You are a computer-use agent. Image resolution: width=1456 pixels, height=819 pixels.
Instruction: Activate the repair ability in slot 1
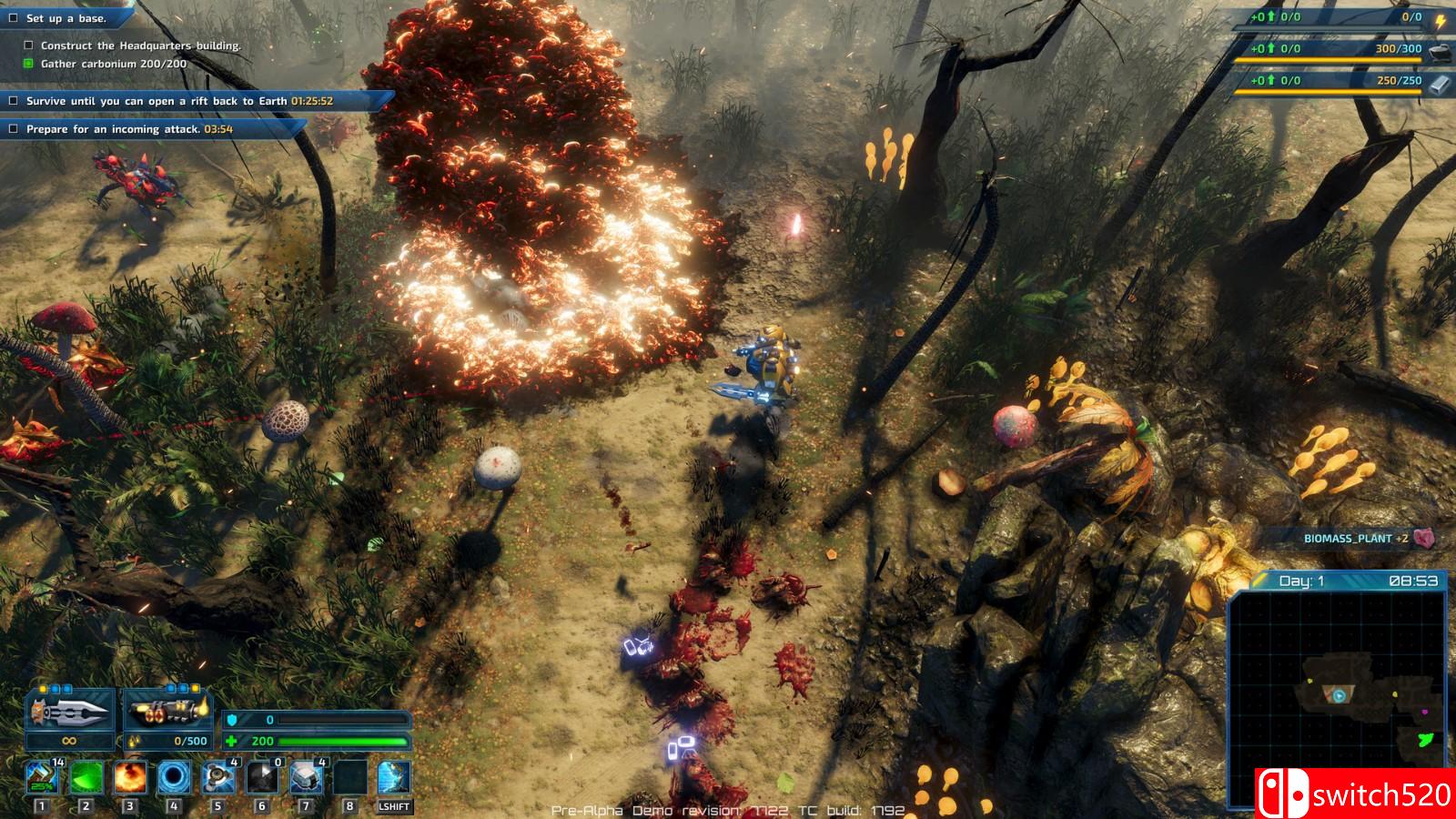41,779
